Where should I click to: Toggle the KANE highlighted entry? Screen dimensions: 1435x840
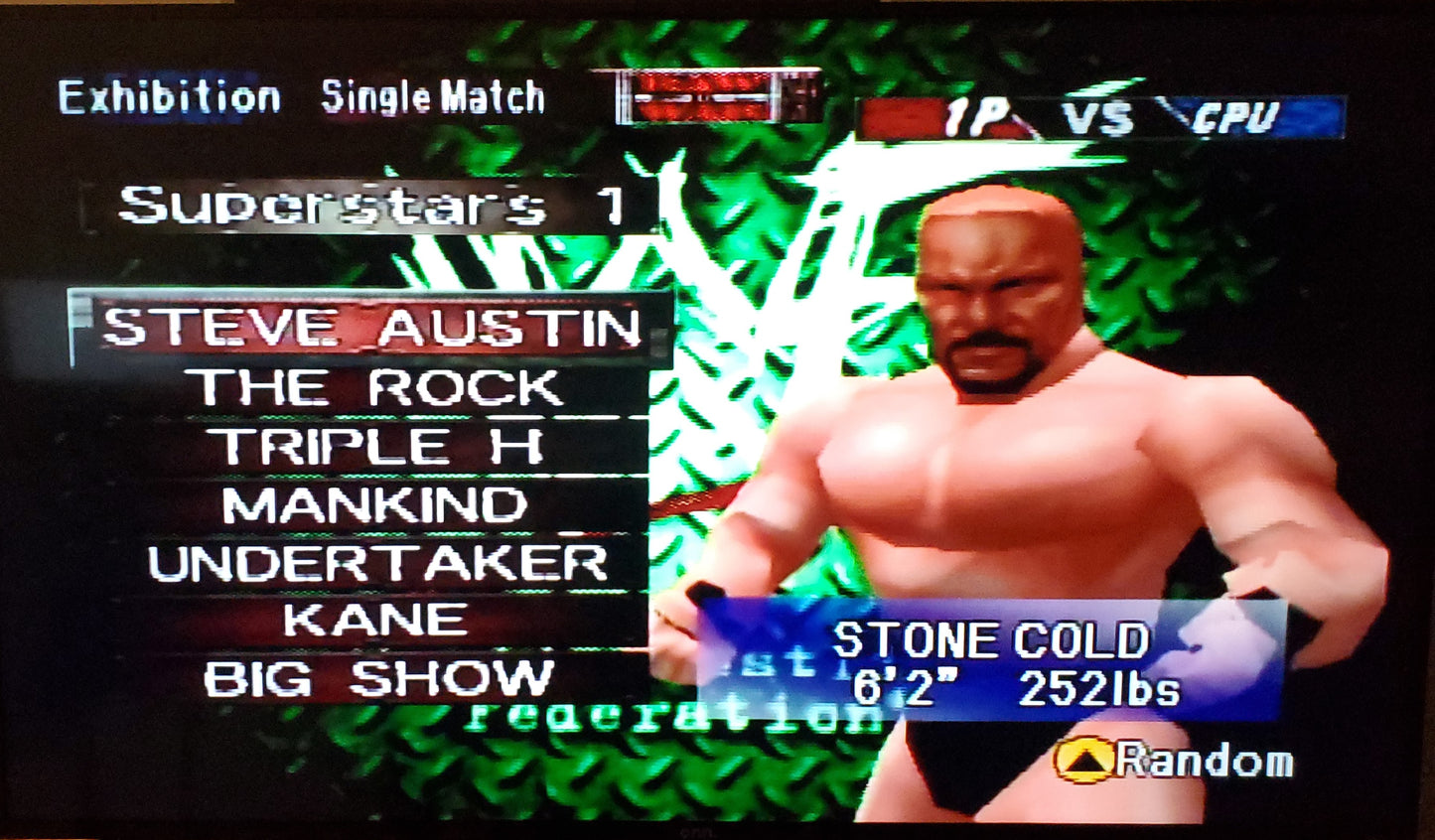(x=372, y=619)
